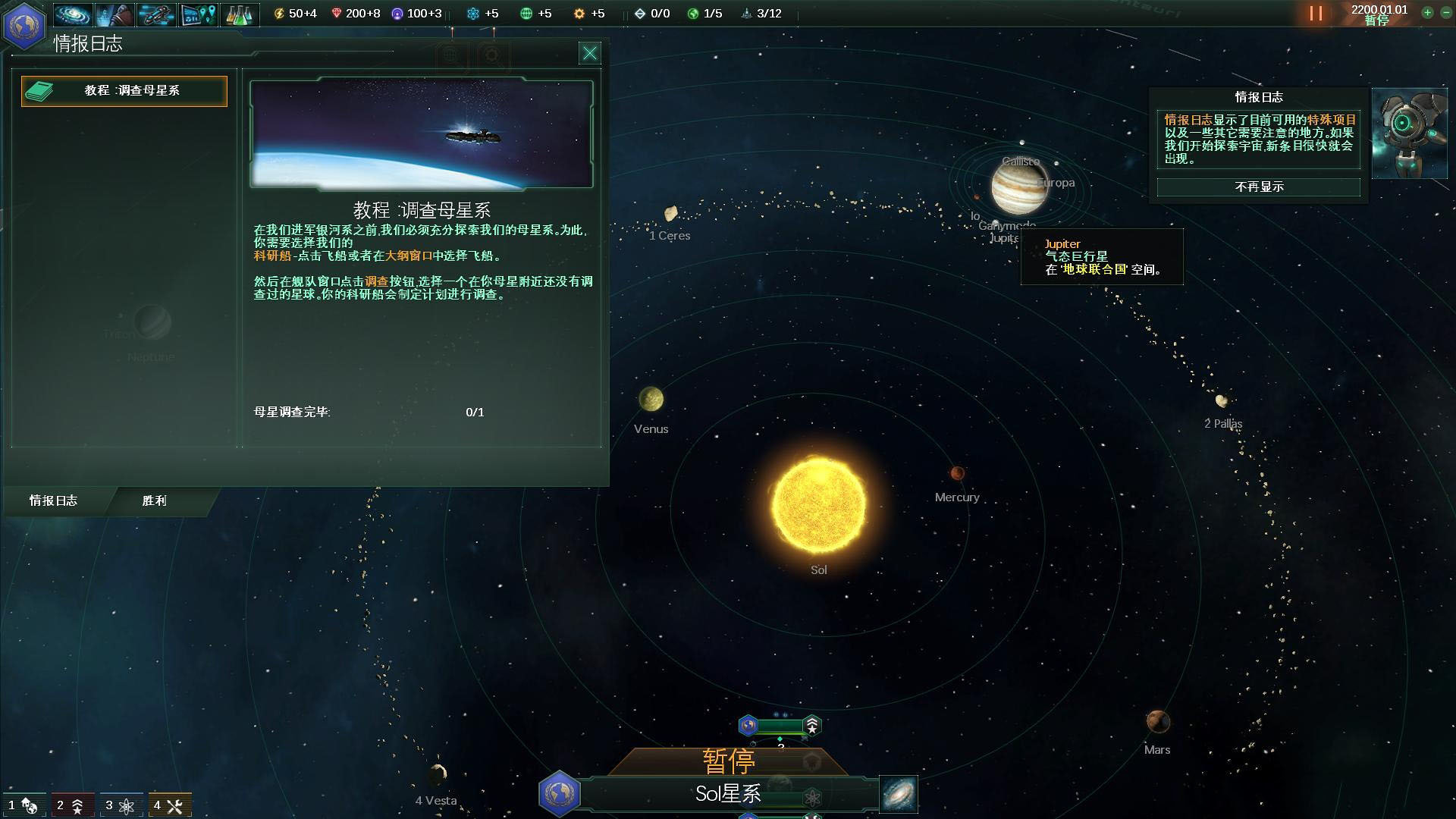The image size is (1456, 819).
Task: Select group 2 military fleet shortcut
Action: click(71, 805)
